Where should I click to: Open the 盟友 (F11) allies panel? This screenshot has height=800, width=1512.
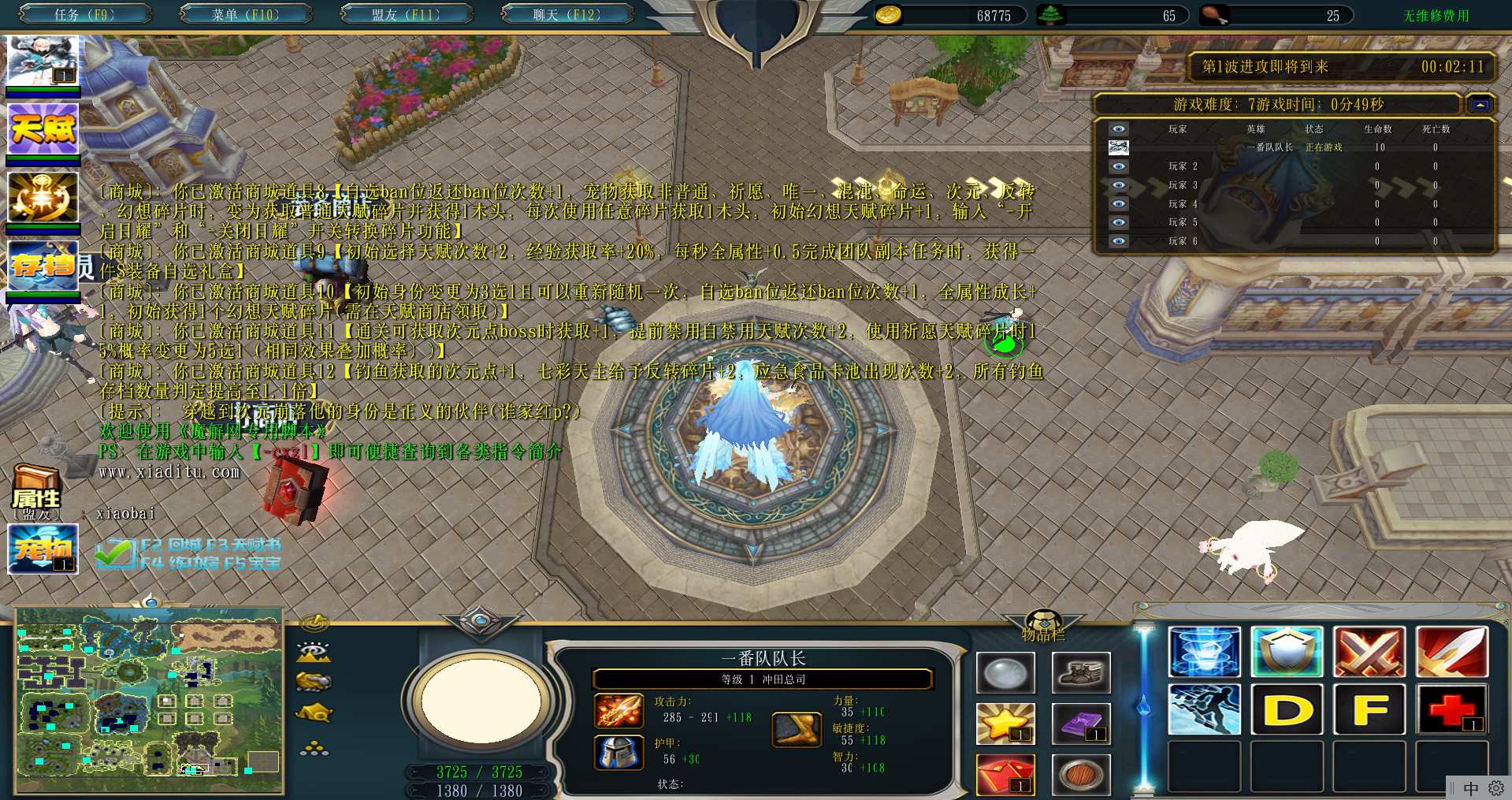[406, 14]
